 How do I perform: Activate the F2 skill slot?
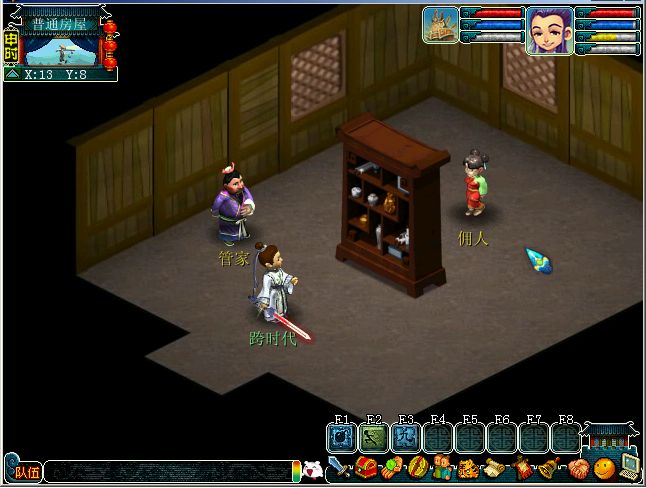[x=373, y=437]
